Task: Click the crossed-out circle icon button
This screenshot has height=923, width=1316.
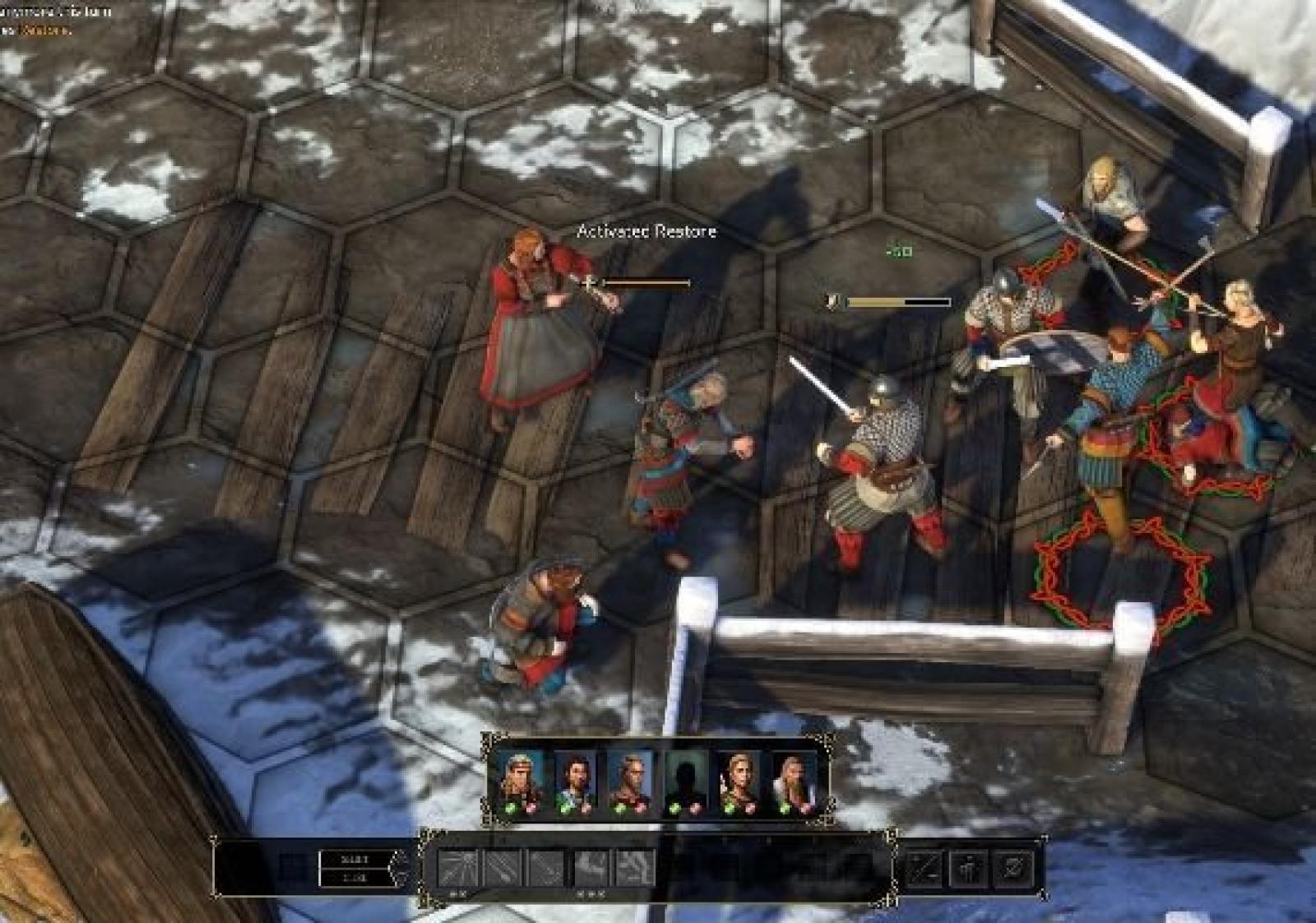Action: point(1013,869)
